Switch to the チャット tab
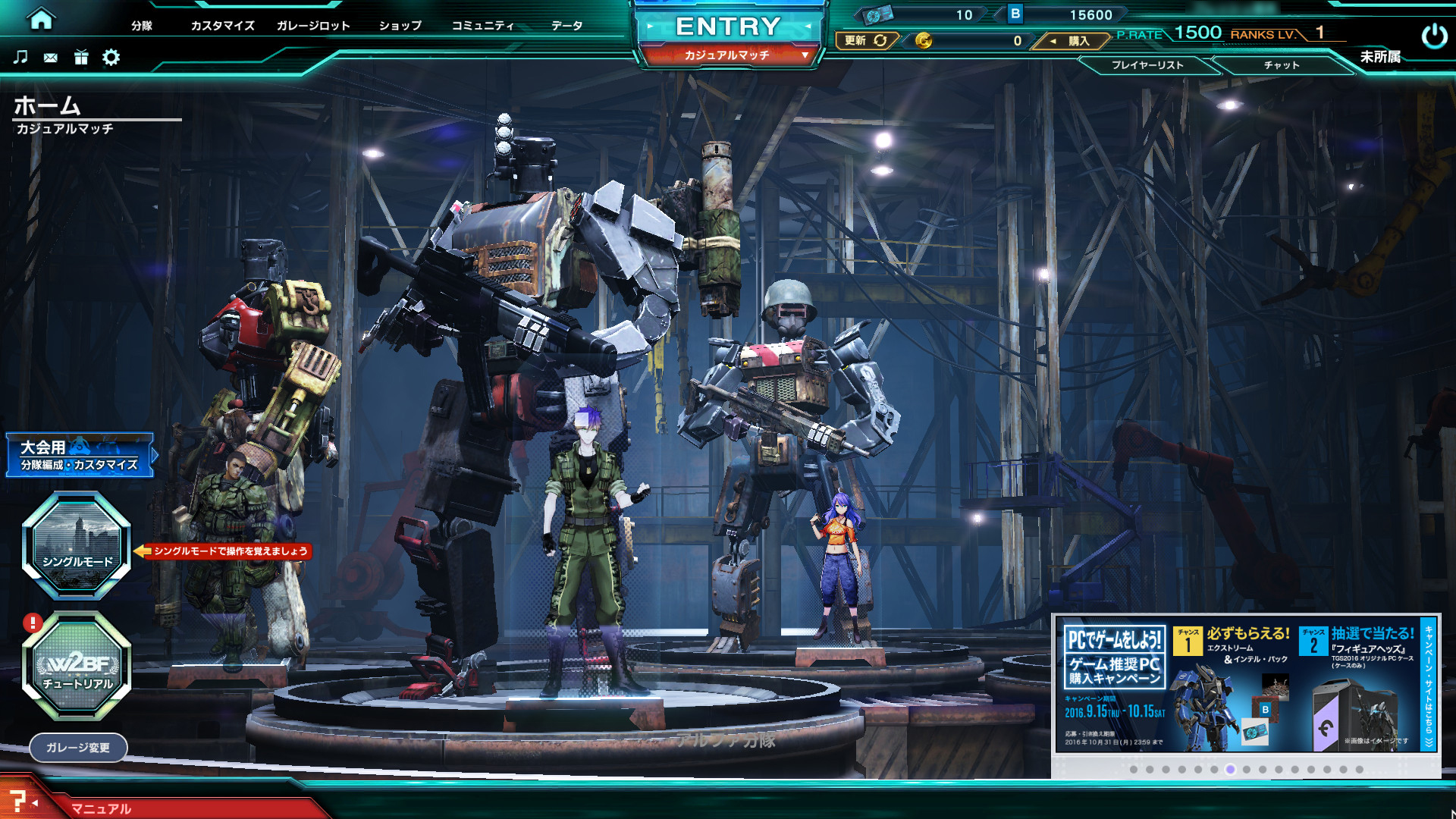Viewport: 1456px width, 819px height. tap(1282, 65)
